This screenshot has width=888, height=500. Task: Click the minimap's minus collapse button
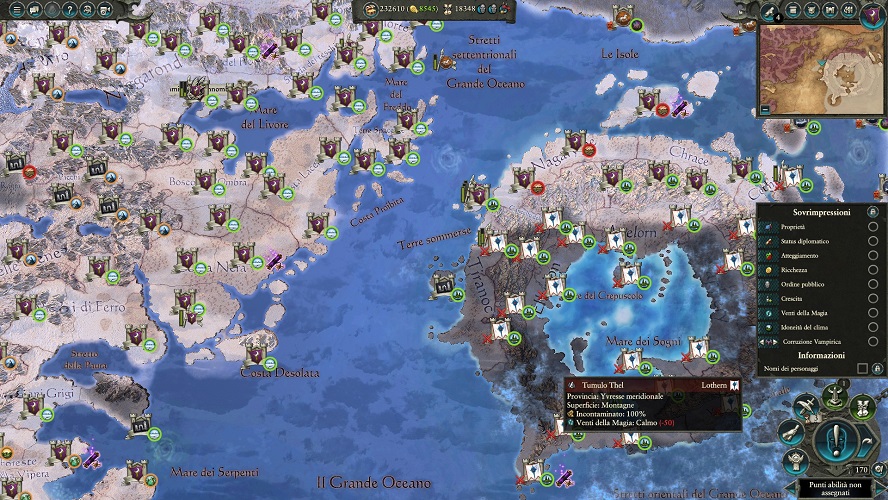(765, 108)
